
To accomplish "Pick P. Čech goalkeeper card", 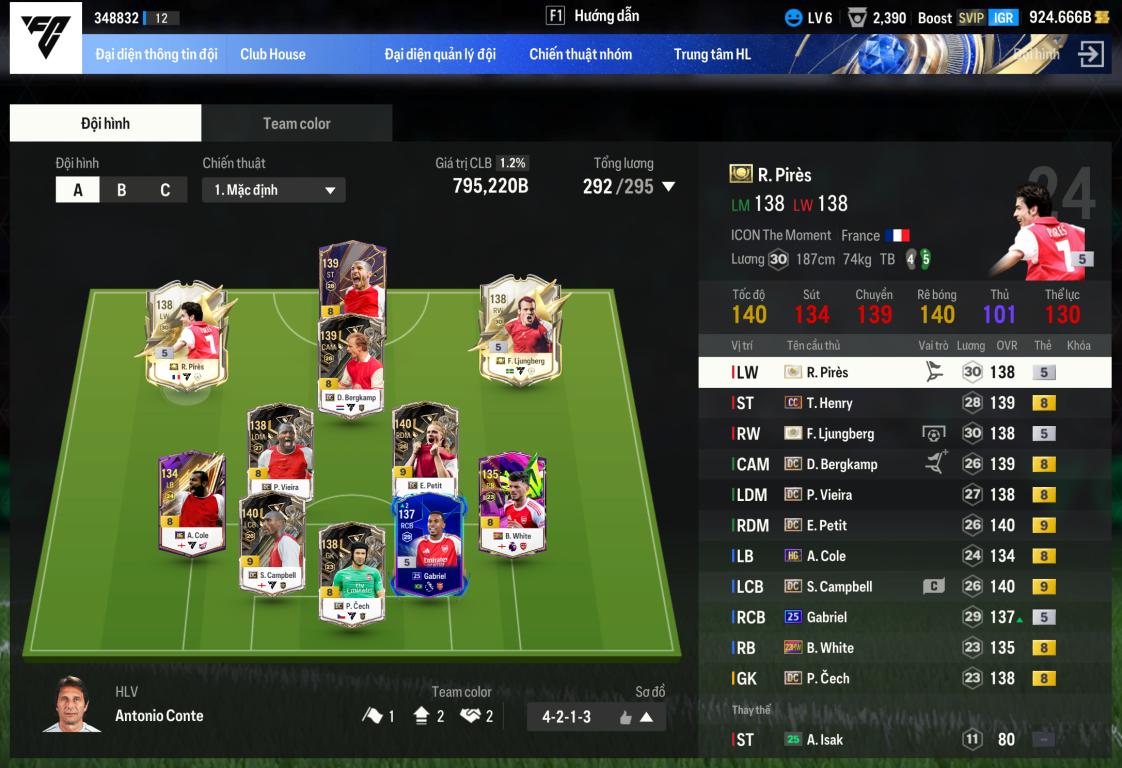I will point(351,574).
